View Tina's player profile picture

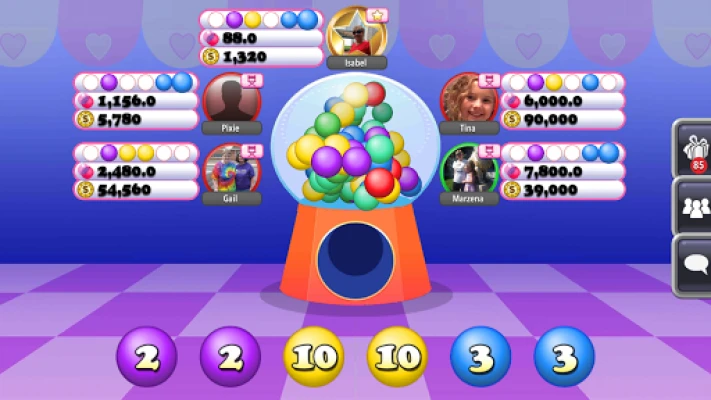tap(466, 99)
